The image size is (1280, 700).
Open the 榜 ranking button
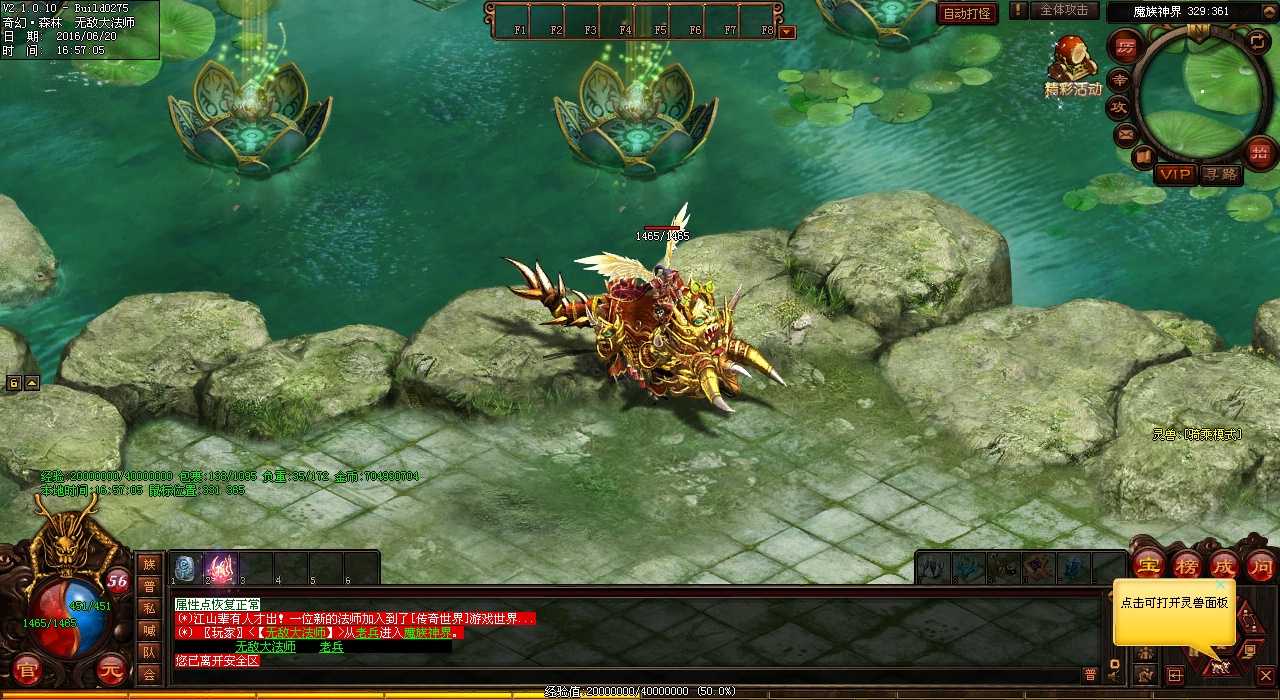(x=1187, y=564)
